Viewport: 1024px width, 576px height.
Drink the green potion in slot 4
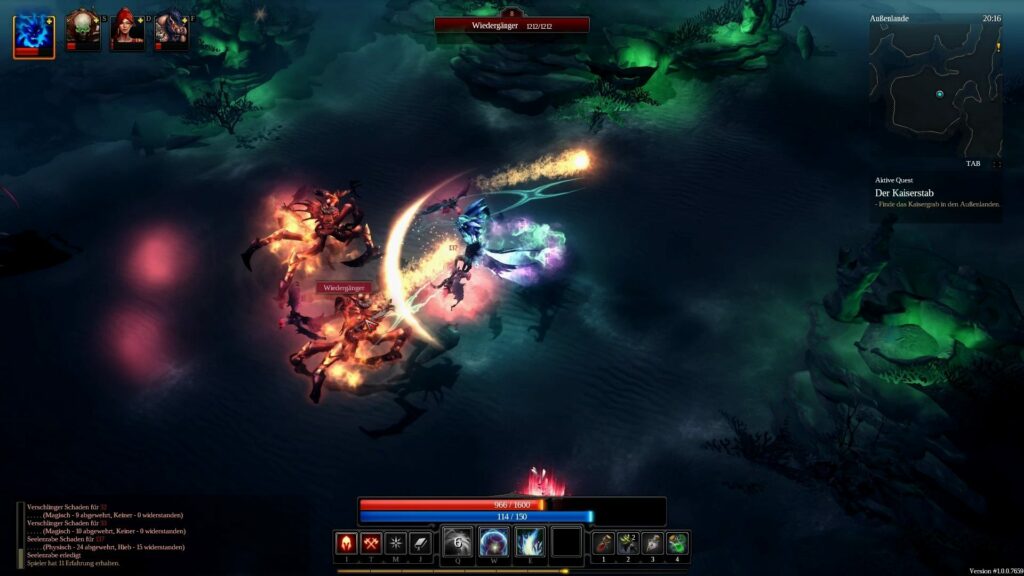coord(677,543)
